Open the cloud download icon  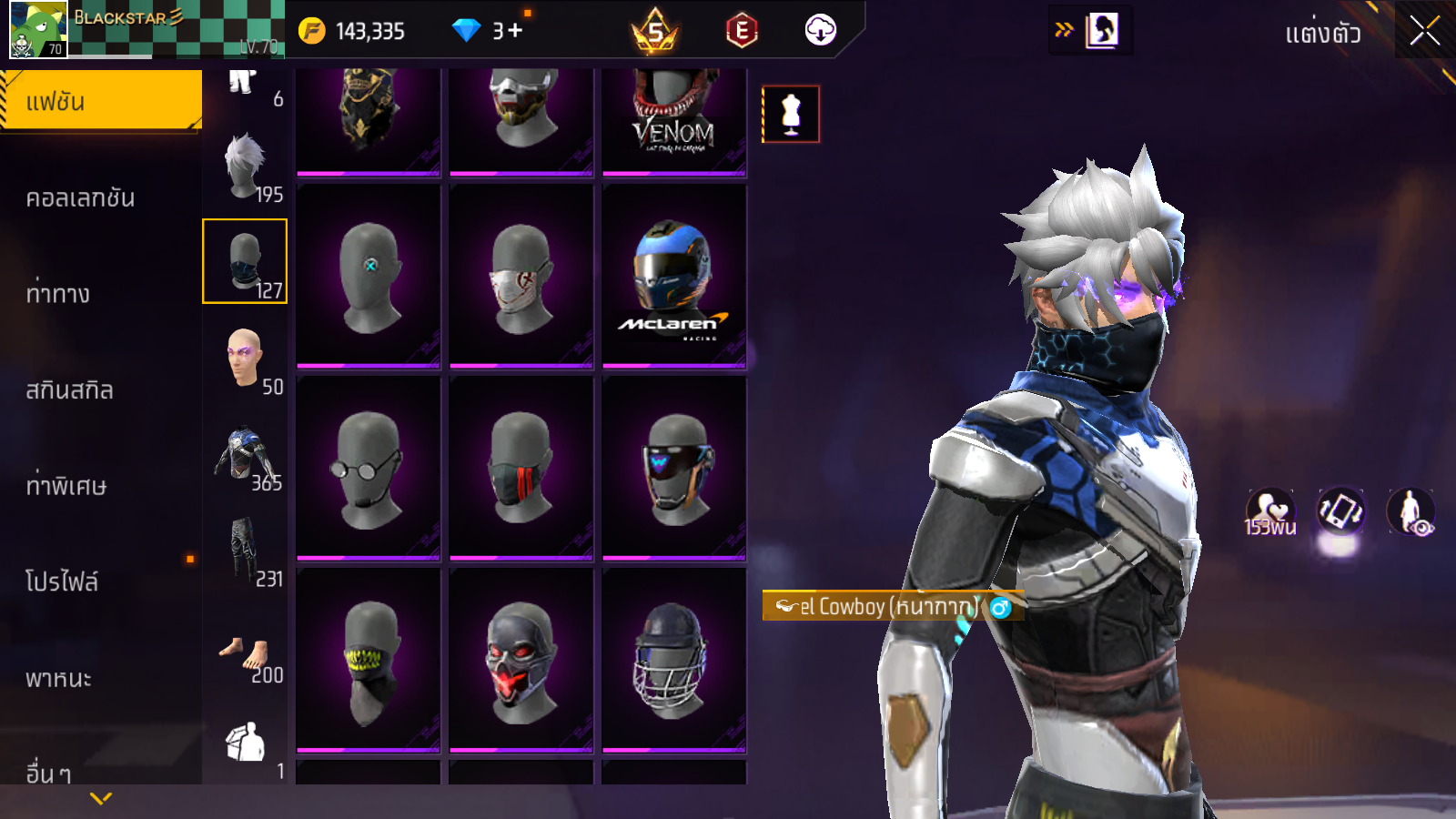tap(820, 31)
